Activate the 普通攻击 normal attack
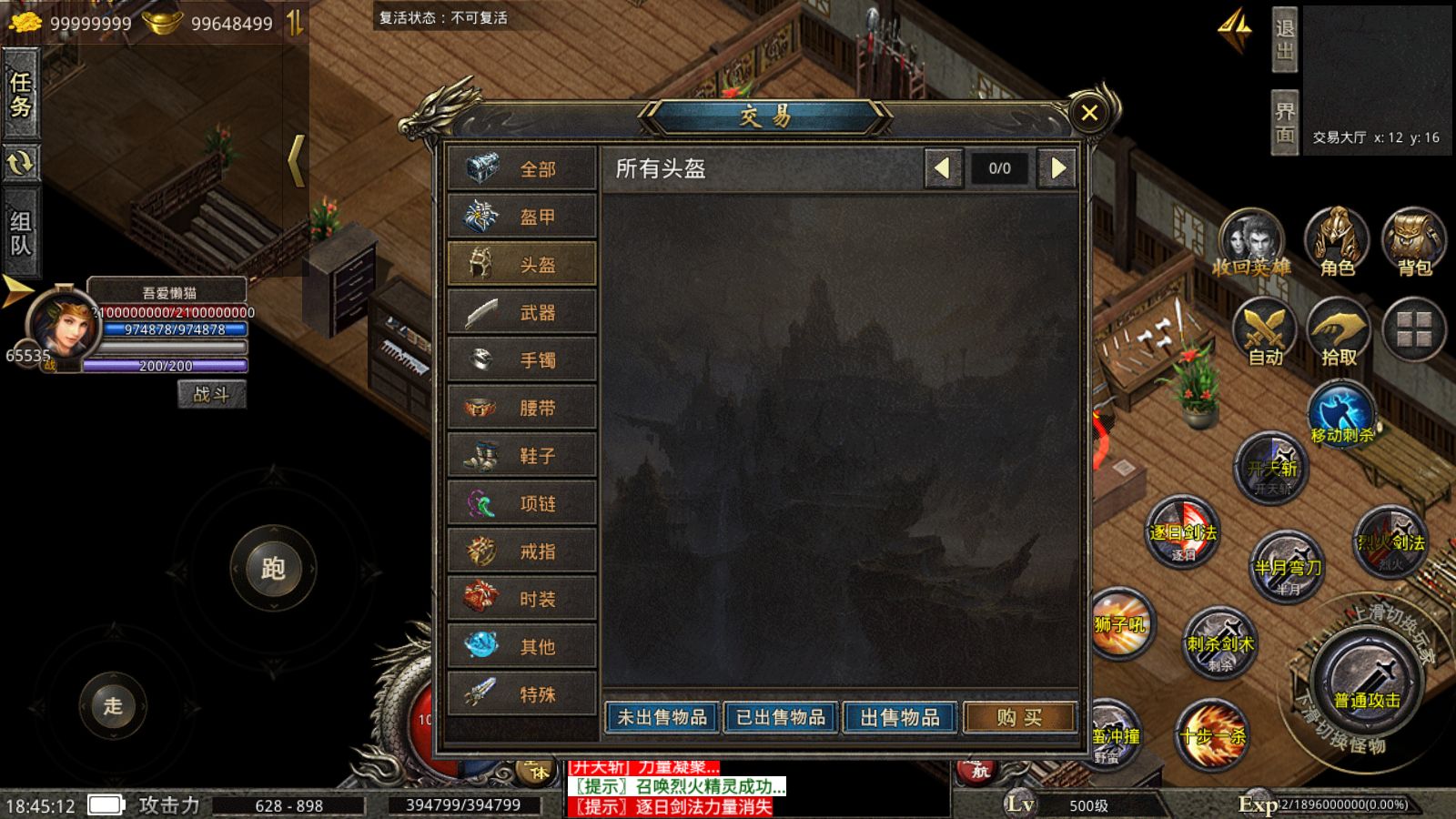1456x819 pixels. pos(1366,682)
